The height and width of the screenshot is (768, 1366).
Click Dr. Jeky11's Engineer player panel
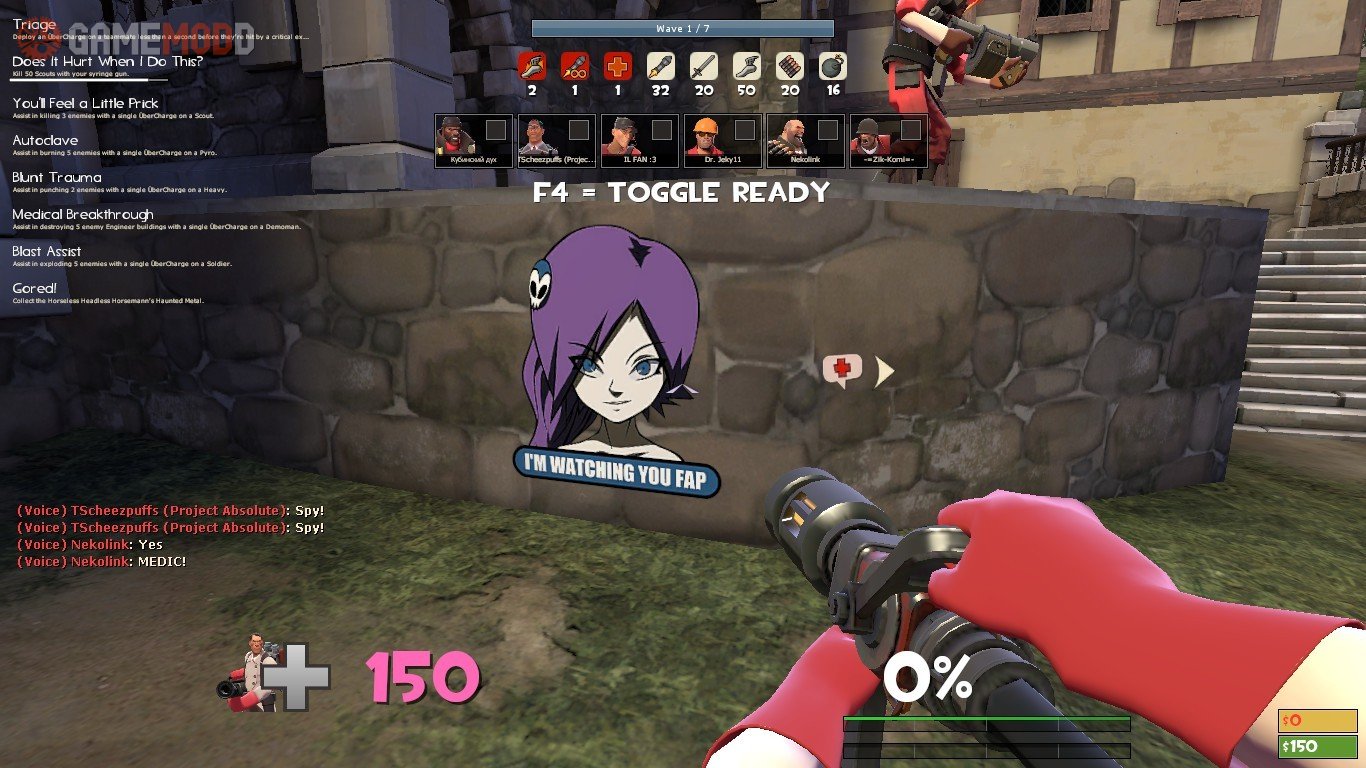point(722,141)
